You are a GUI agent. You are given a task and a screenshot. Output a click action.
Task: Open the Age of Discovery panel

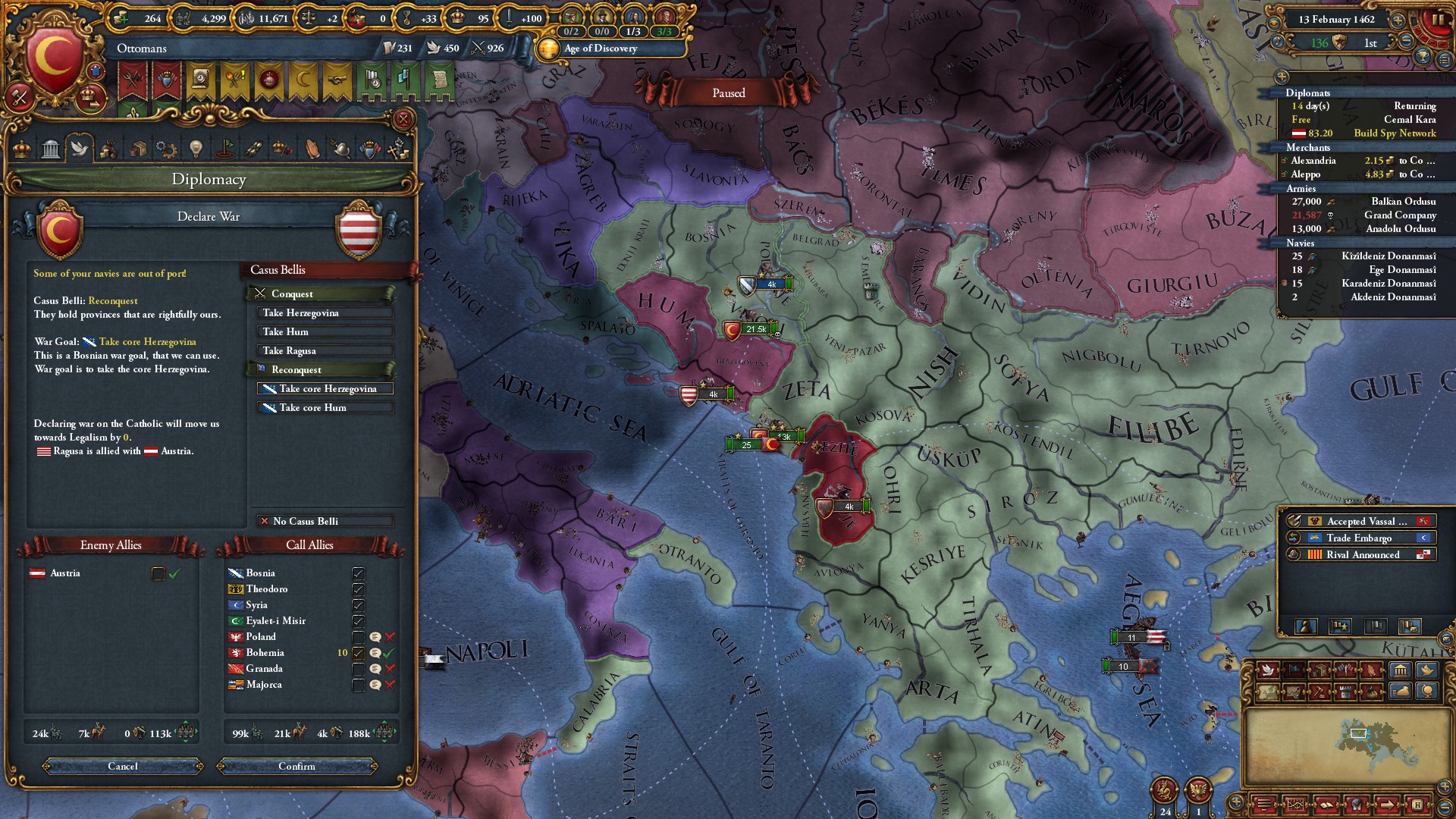[x=601, y=49]
